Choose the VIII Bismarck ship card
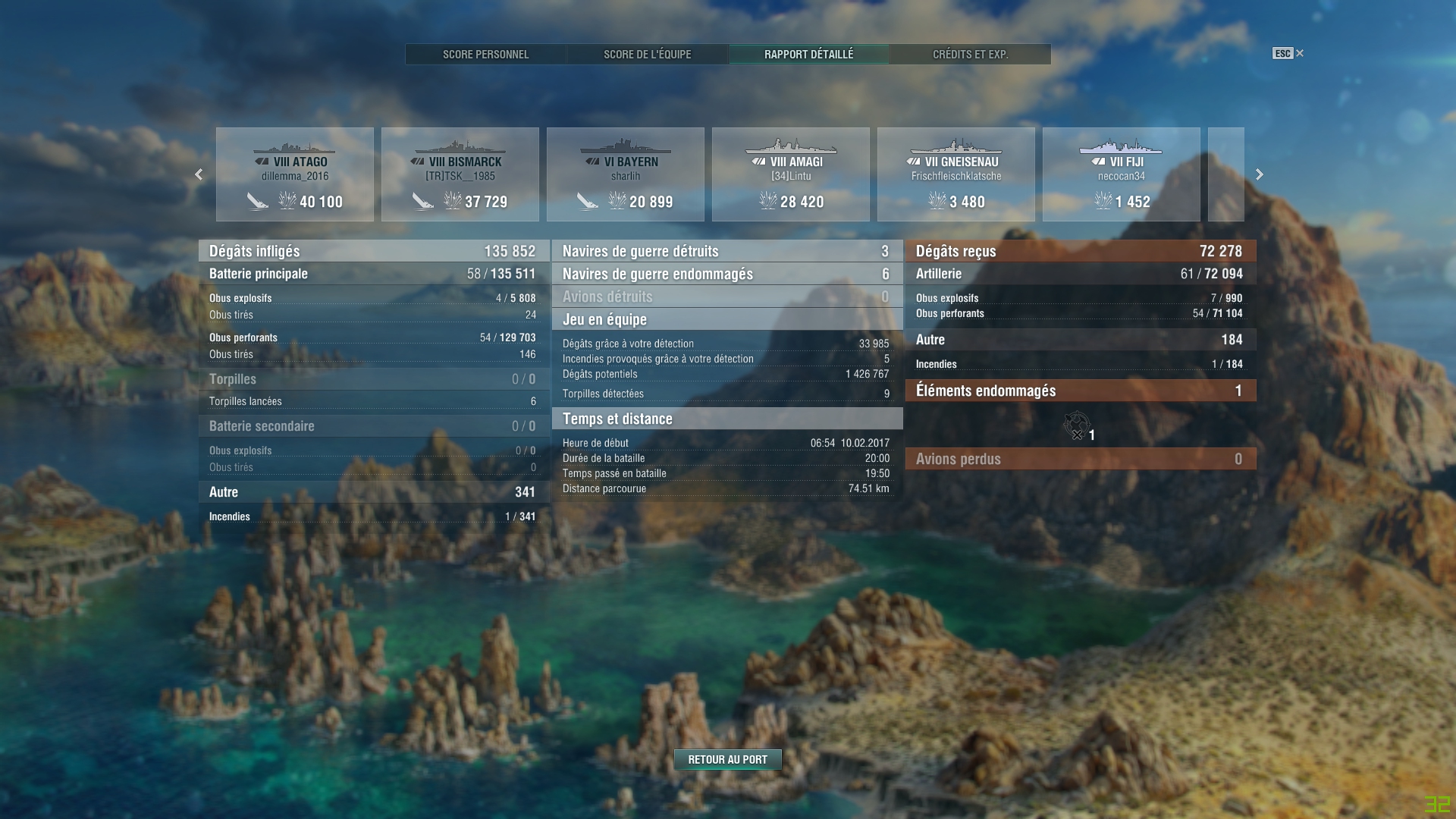The width and height of the screenshot is (1456, 819). pyautogui.click(x=460, y=174)
